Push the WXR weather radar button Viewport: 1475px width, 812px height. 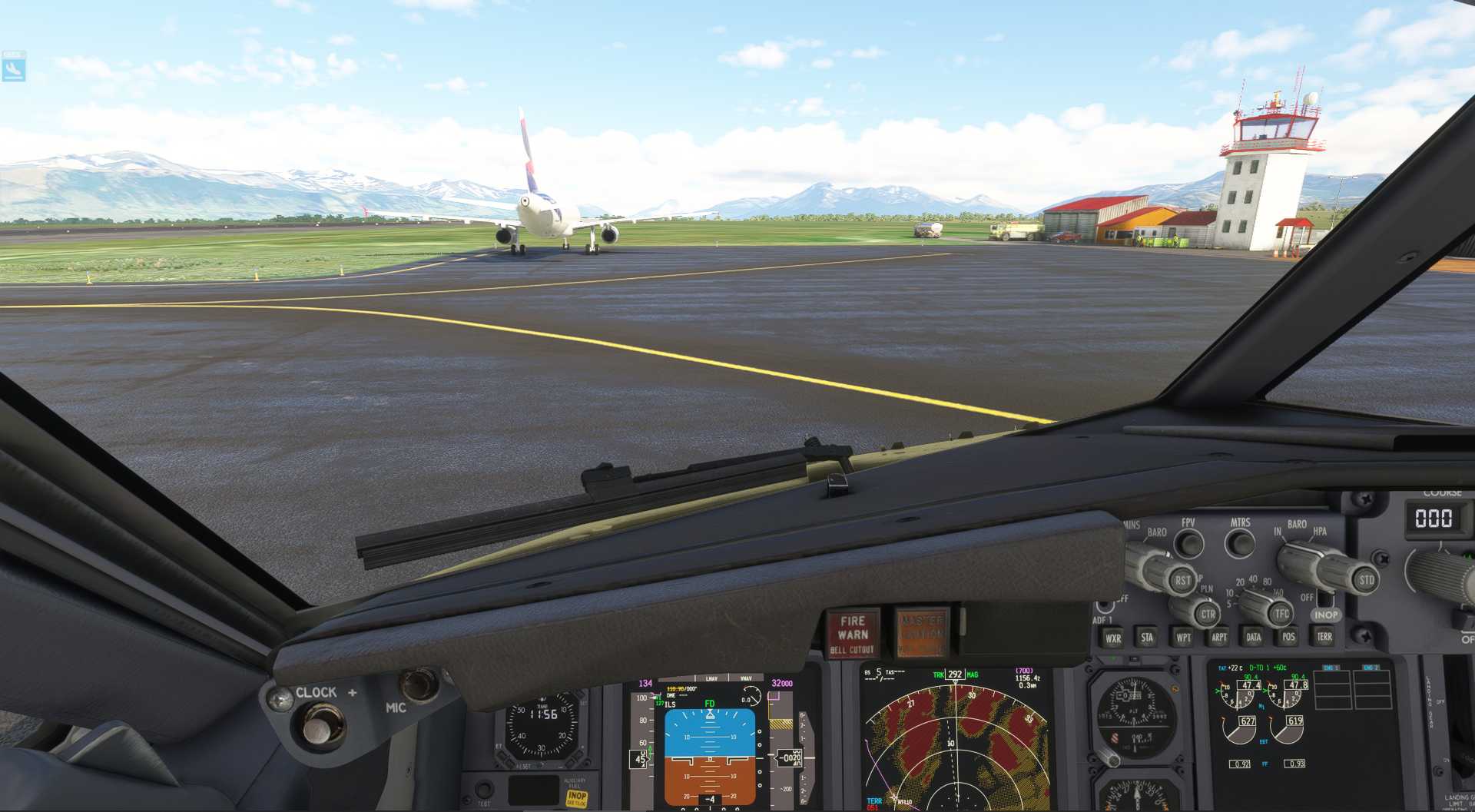(1112, 638)
